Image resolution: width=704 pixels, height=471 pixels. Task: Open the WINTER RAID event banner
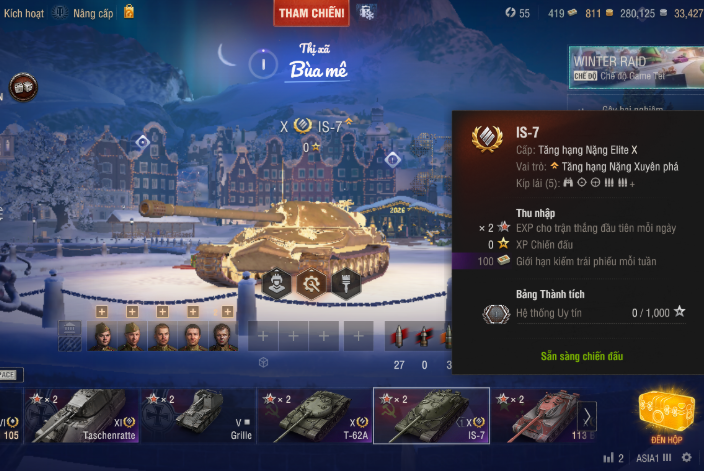pos(636,68)
